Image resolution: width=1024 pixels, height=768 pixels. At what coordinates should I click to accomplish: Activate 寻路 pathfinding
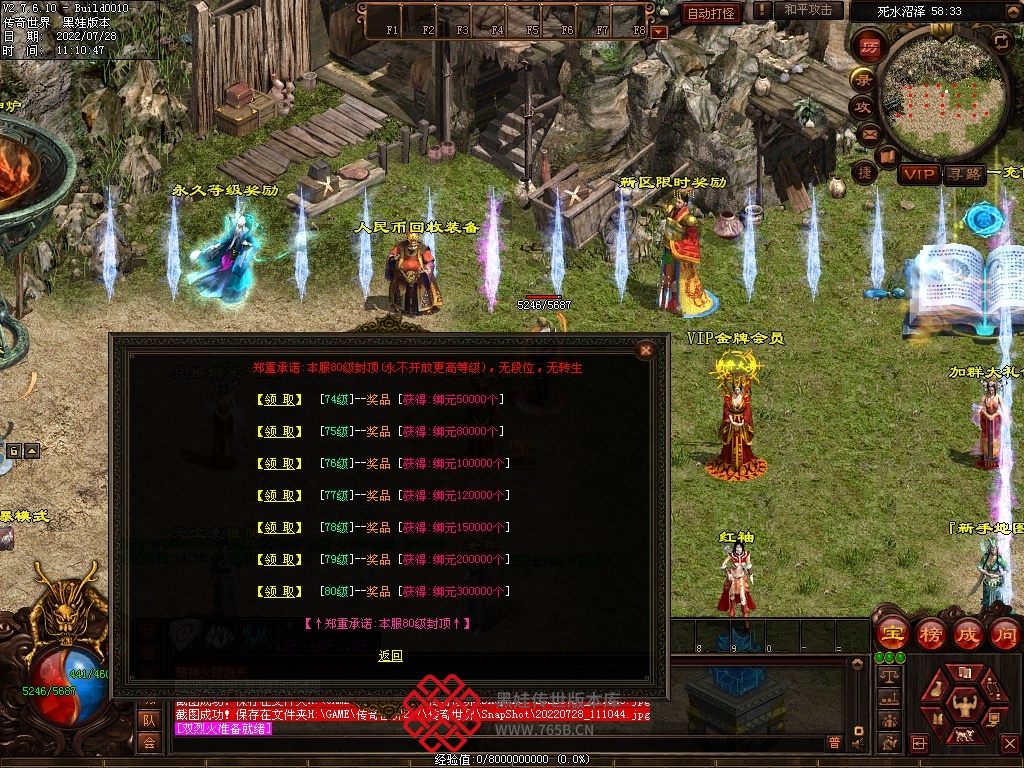click(x=965, y=174)
